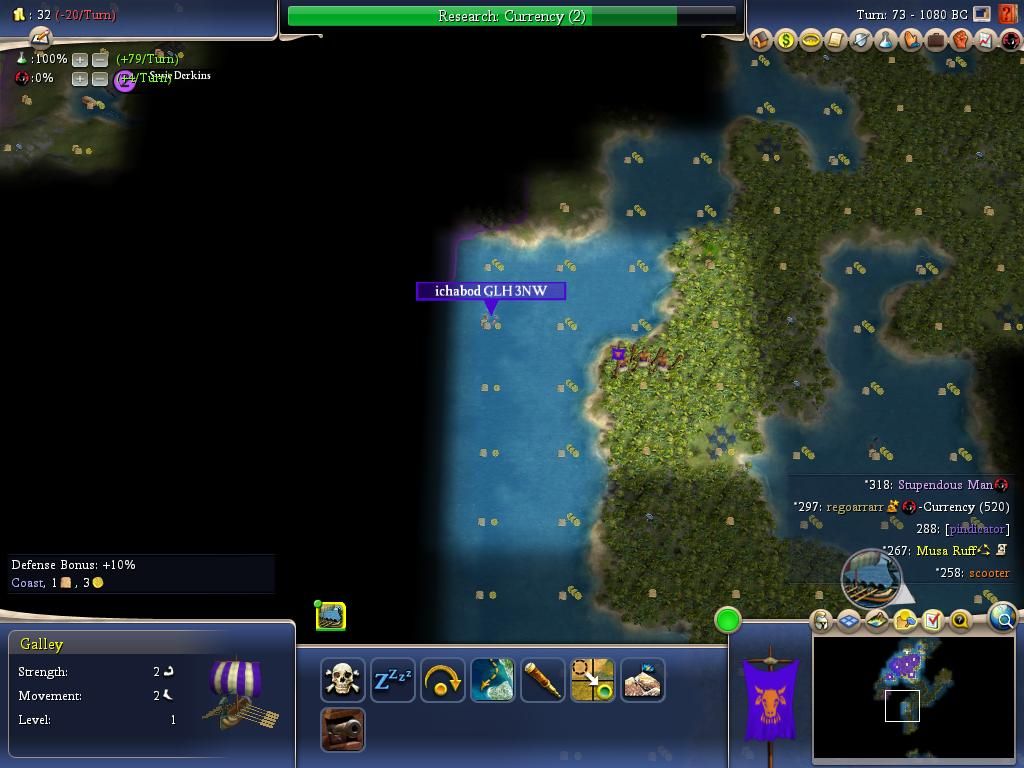Choose the go-to move command
1024x768 pixels.
[592, 680]
